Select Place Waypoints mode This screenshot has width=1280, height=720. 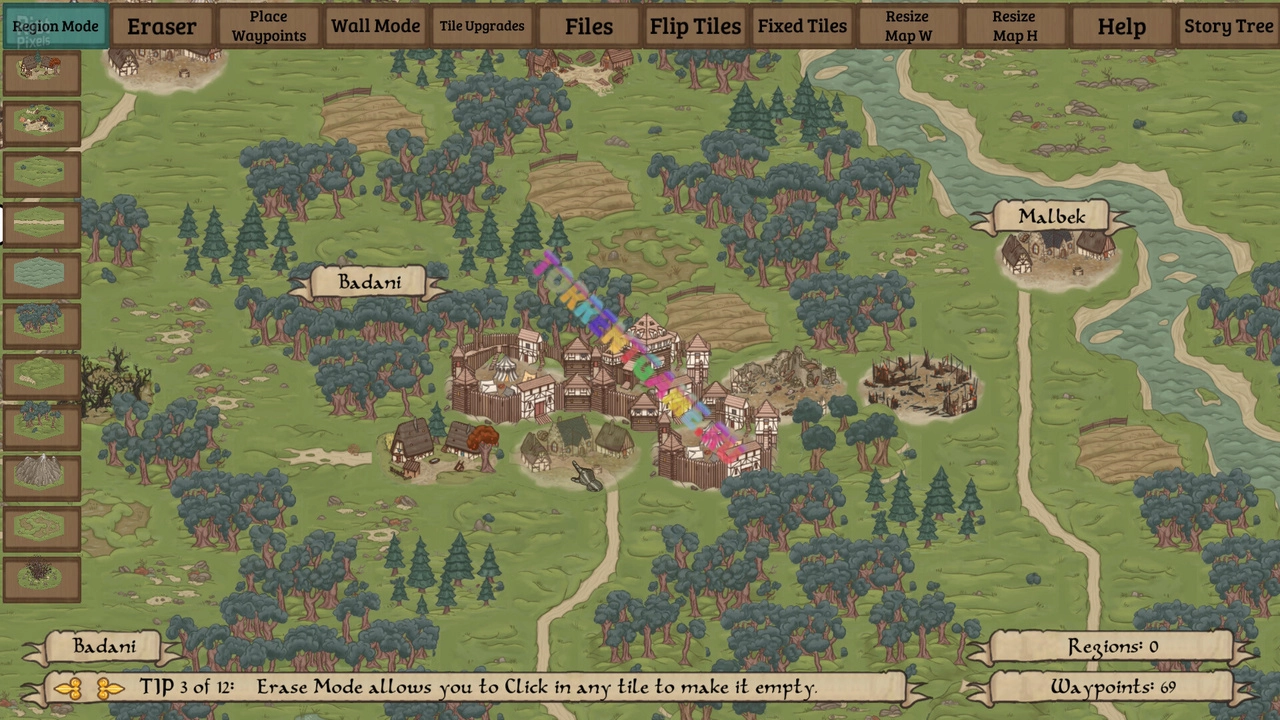[269, 26]
